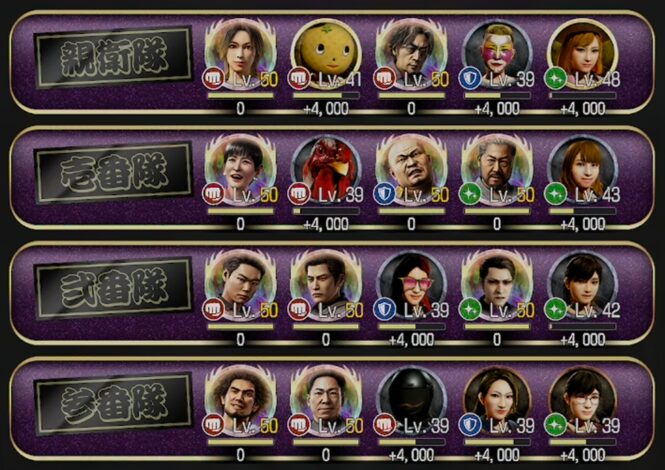Select the brown-haired woman at Lv. 43

pos(583,167)
